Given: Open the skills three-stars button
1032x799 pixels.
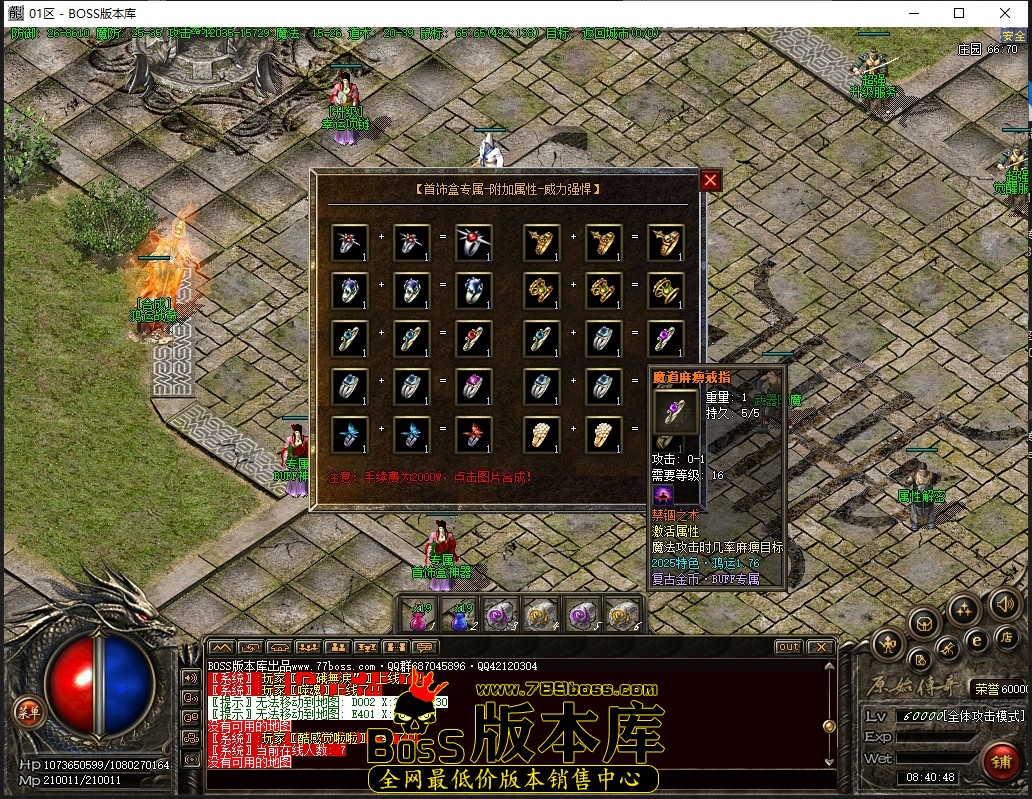Looking at the screenshot, I should (964, 608).
